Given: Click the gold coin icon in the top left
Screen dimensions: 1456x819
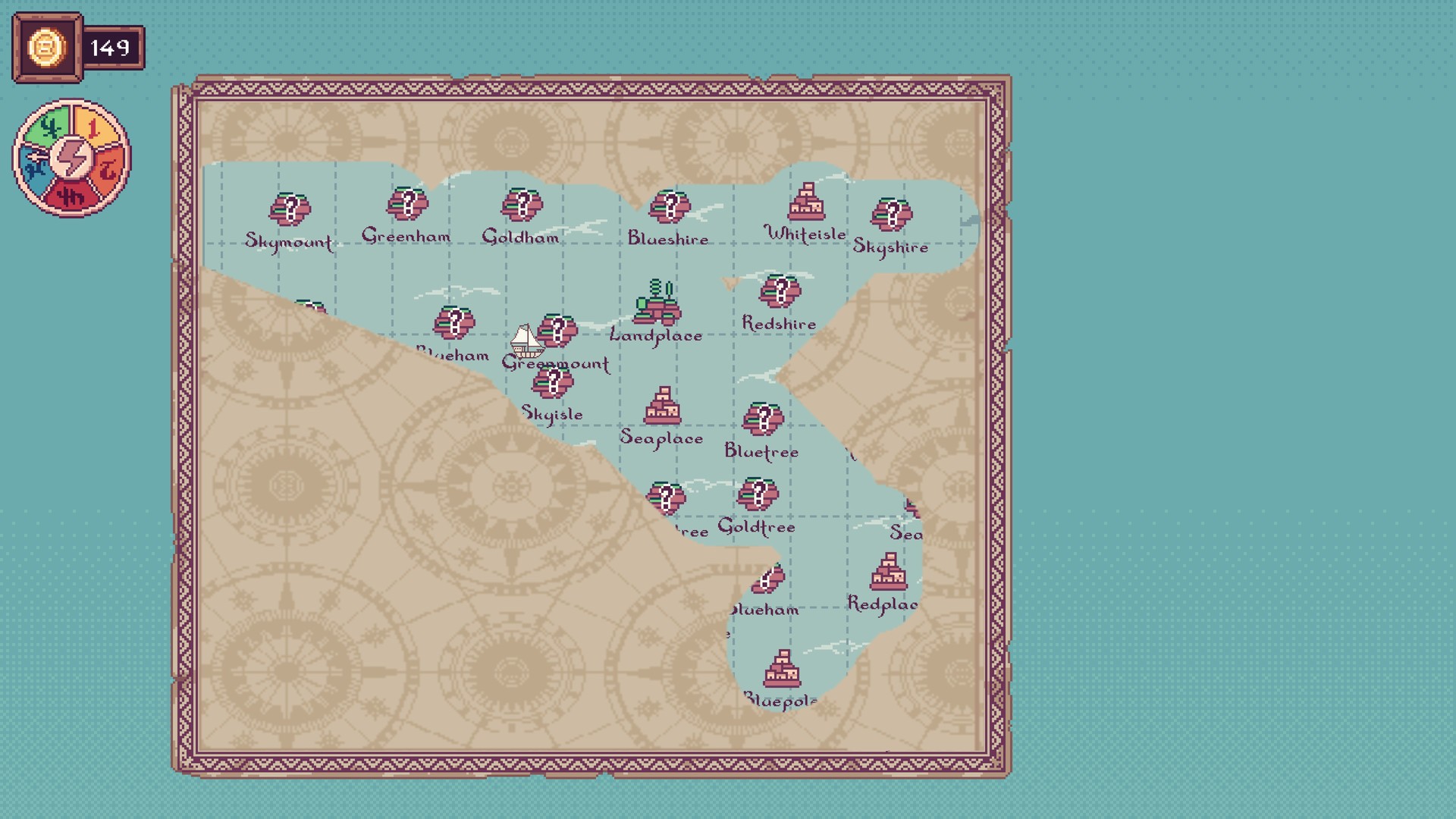Looking at the screenshot, I should click(x=45, y=45).
